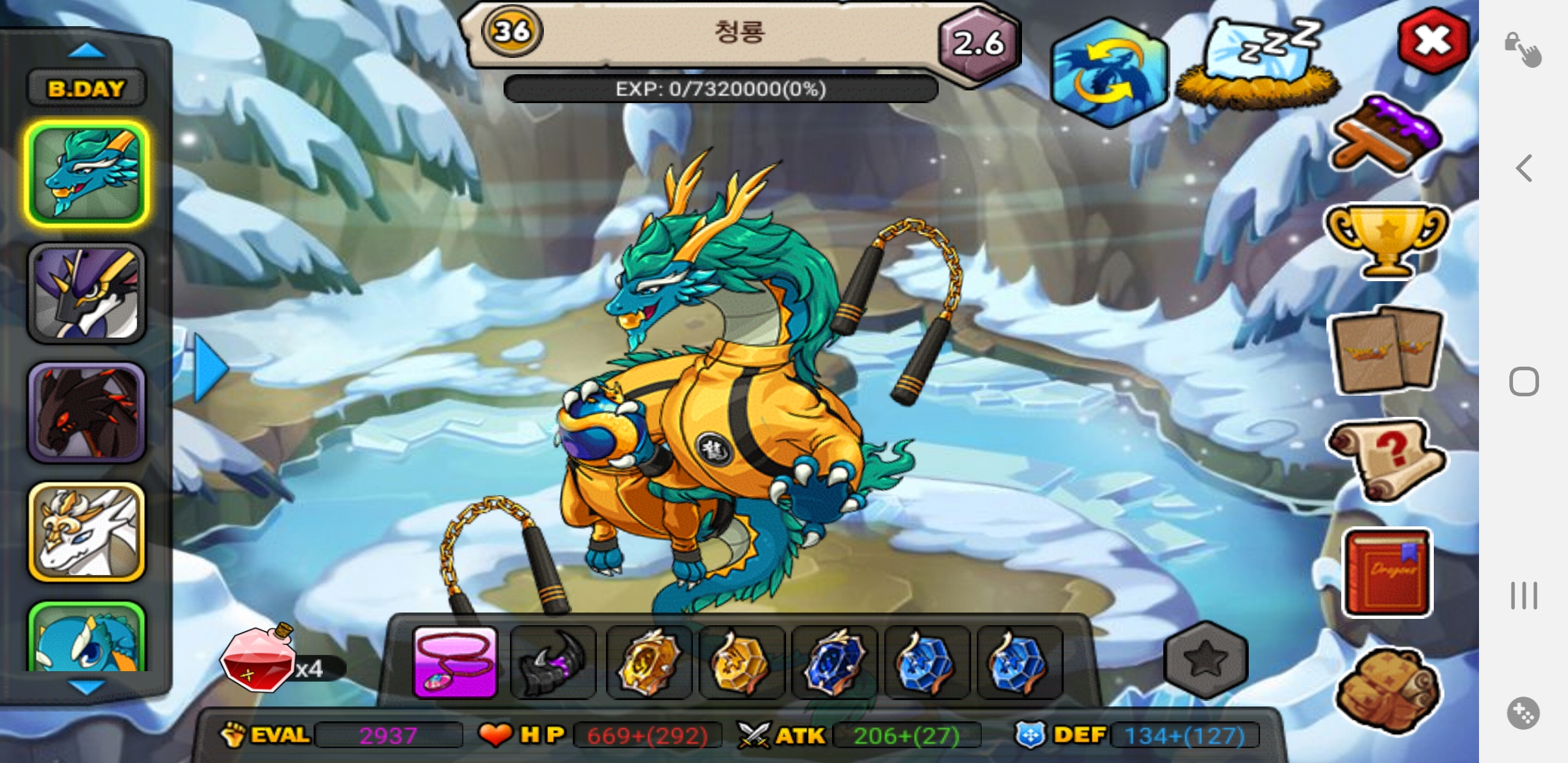
Task: Expand the panel with the blue right arrow
Action: (x=210, y=368)
